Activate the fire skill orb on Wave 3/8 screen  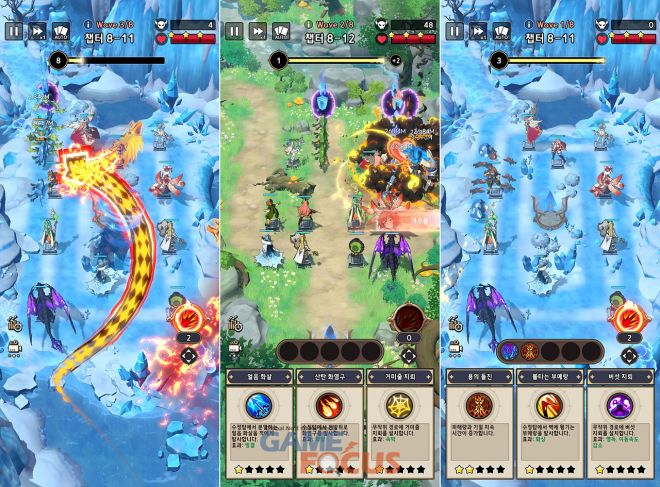pos(188,320)
